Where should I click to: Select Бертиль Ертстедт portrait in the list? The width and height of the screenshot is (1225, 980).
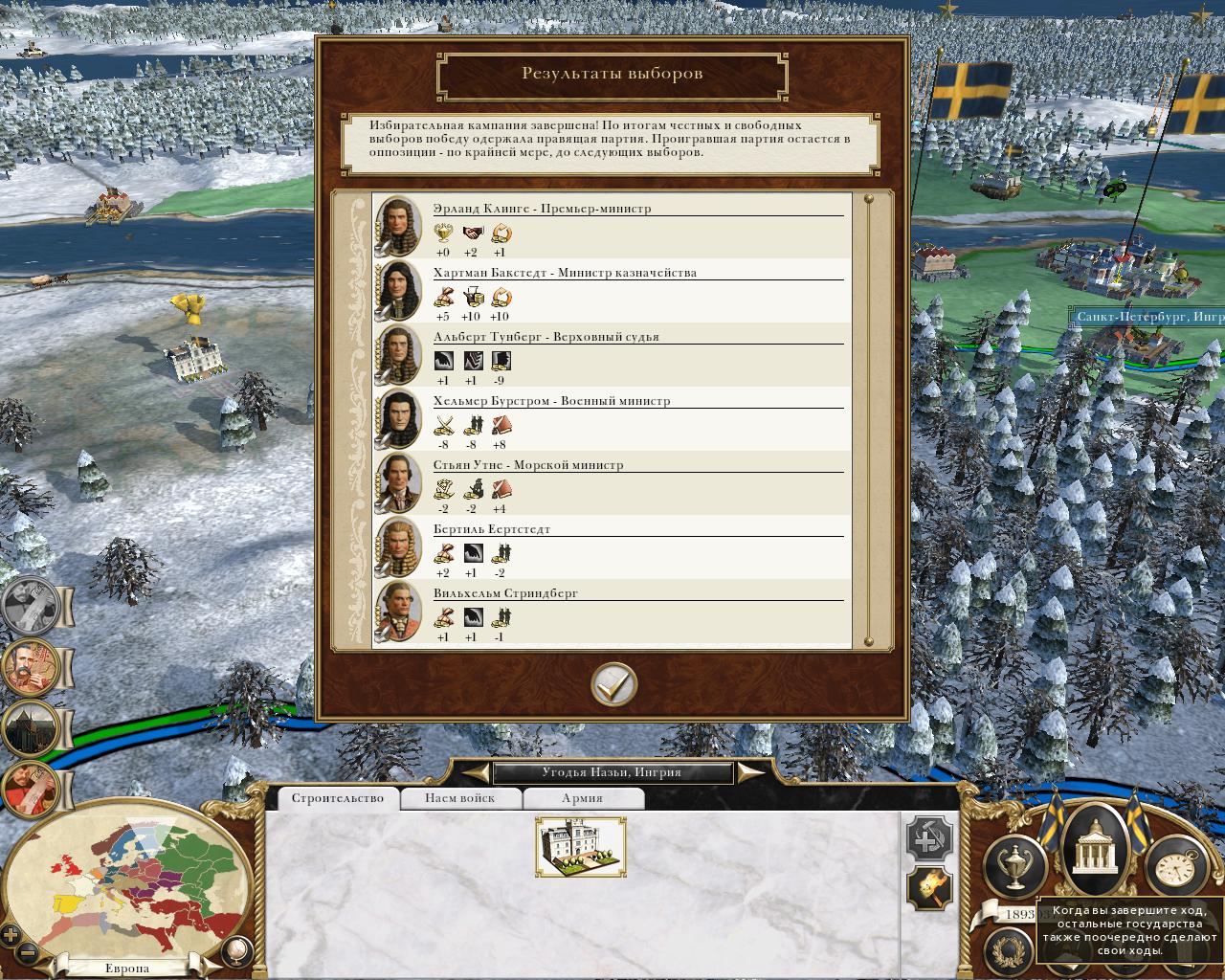(x=397, y=546)
